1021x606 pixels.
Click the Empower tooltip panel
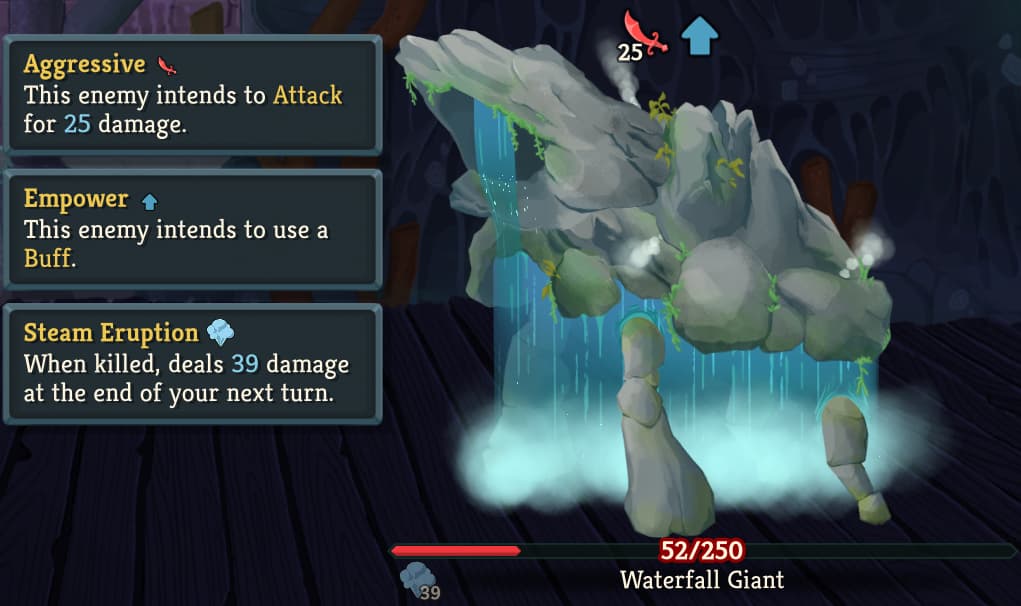192,229
